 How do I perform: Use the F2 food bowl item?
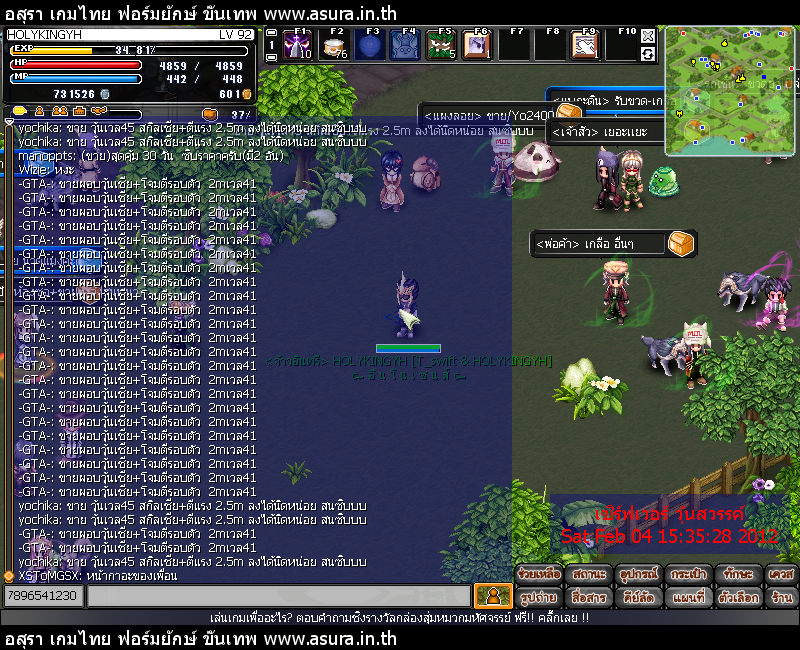(x=333, y=45)
